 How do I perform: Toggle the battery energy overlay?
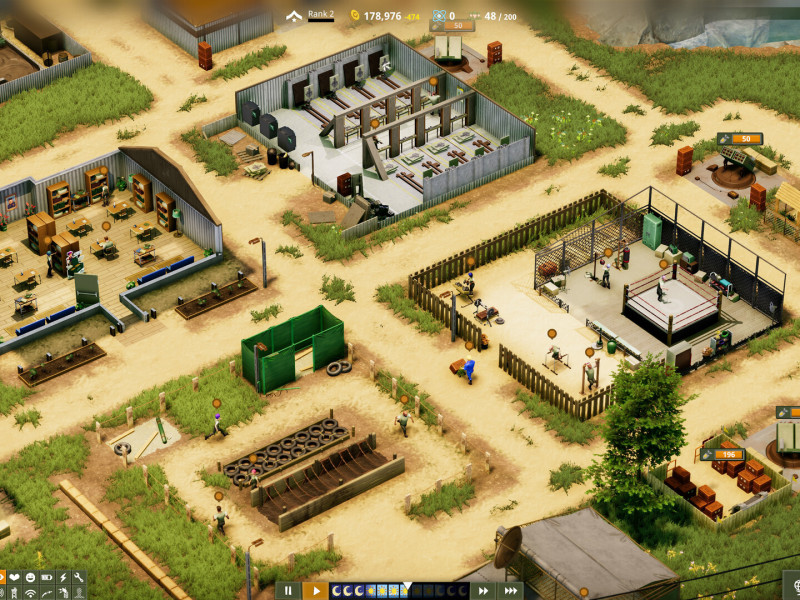(46, 578)
